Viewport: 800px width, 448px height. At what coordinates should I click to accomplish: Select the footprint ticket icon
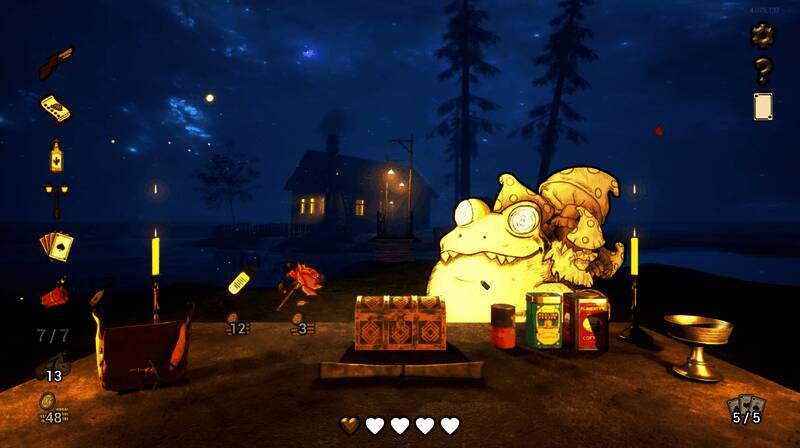click(55, 108)
